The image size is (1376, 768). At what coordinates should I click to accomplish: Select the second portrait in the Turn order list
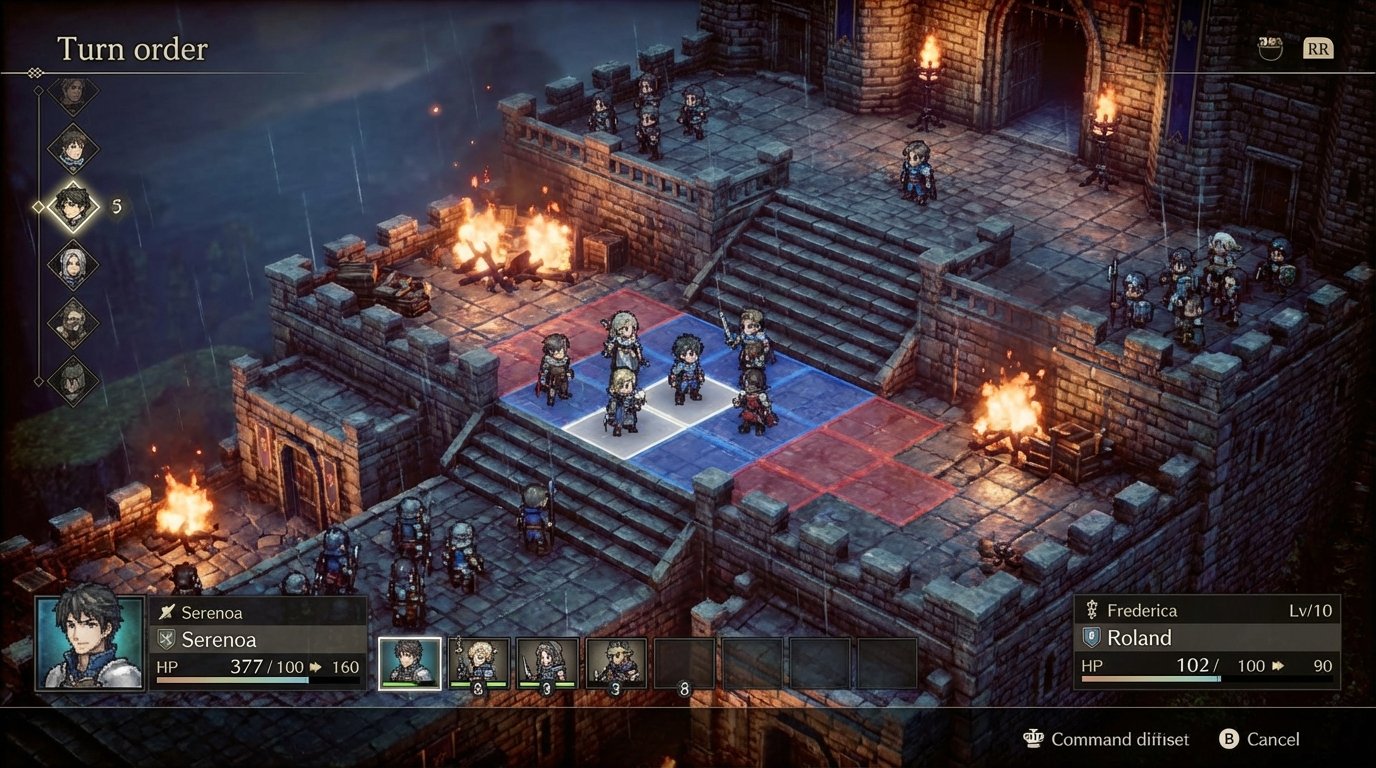click(72, 150)
